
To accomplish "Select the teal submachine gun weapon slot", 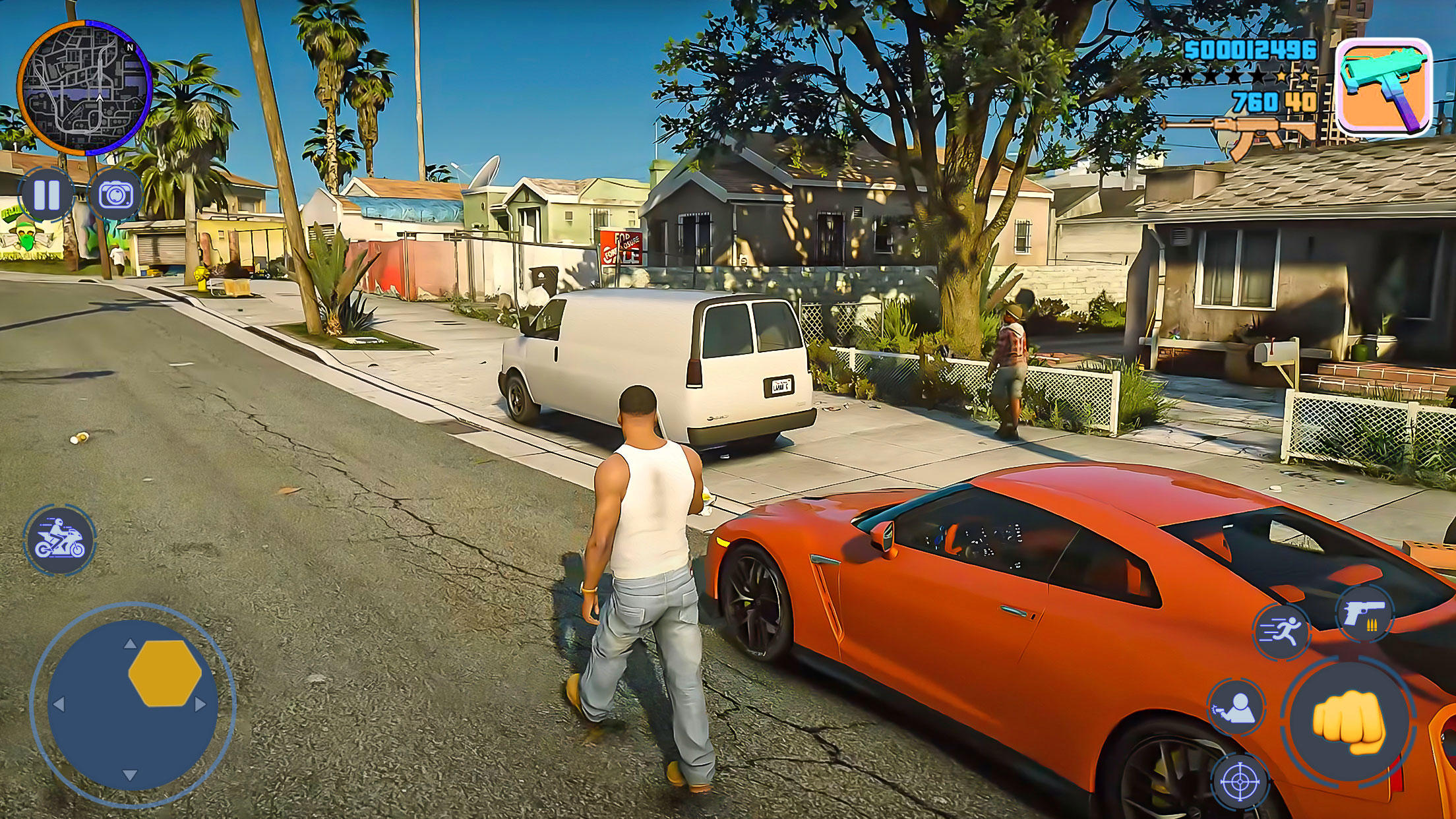I will 1383,87.
